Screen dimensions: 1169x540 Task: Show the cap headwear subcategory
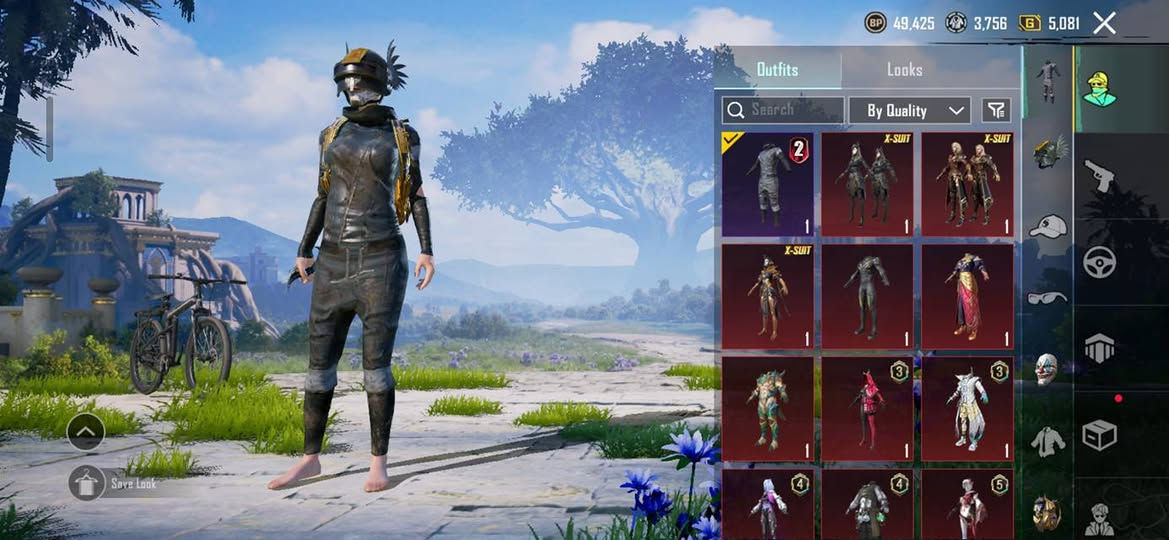point(1047,226)
